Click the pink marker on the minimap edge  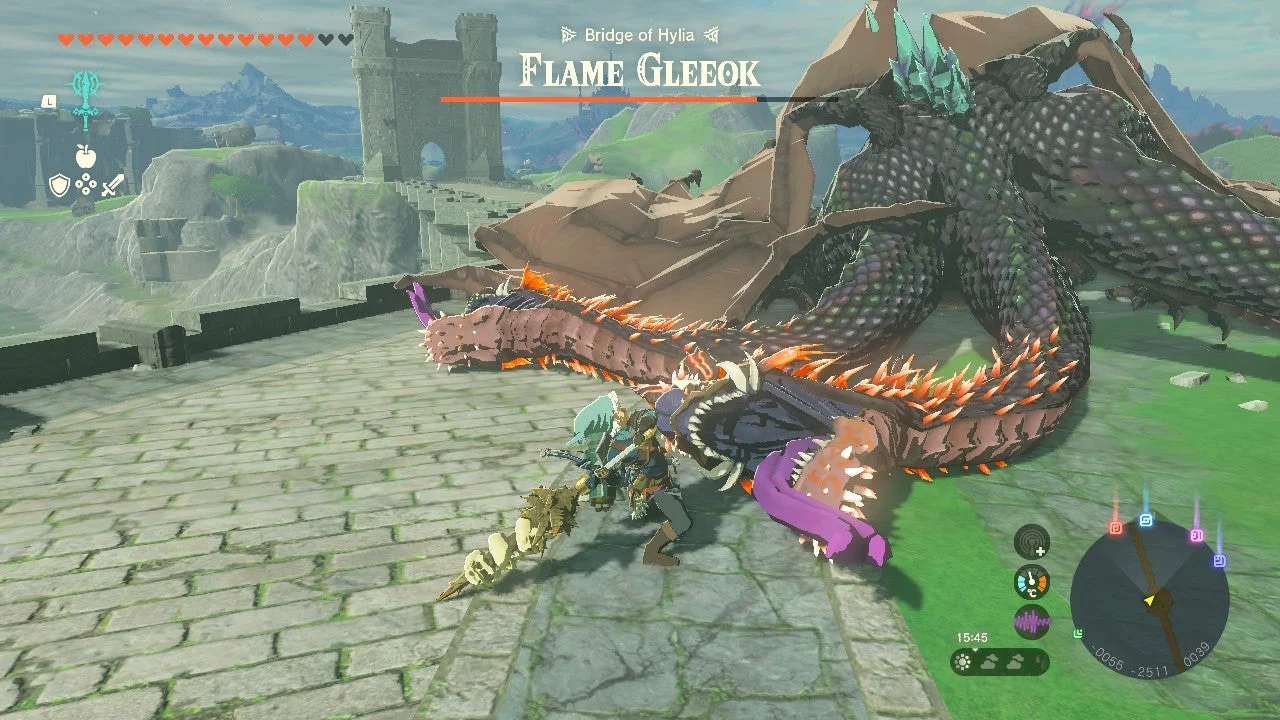click(1197, 535)
